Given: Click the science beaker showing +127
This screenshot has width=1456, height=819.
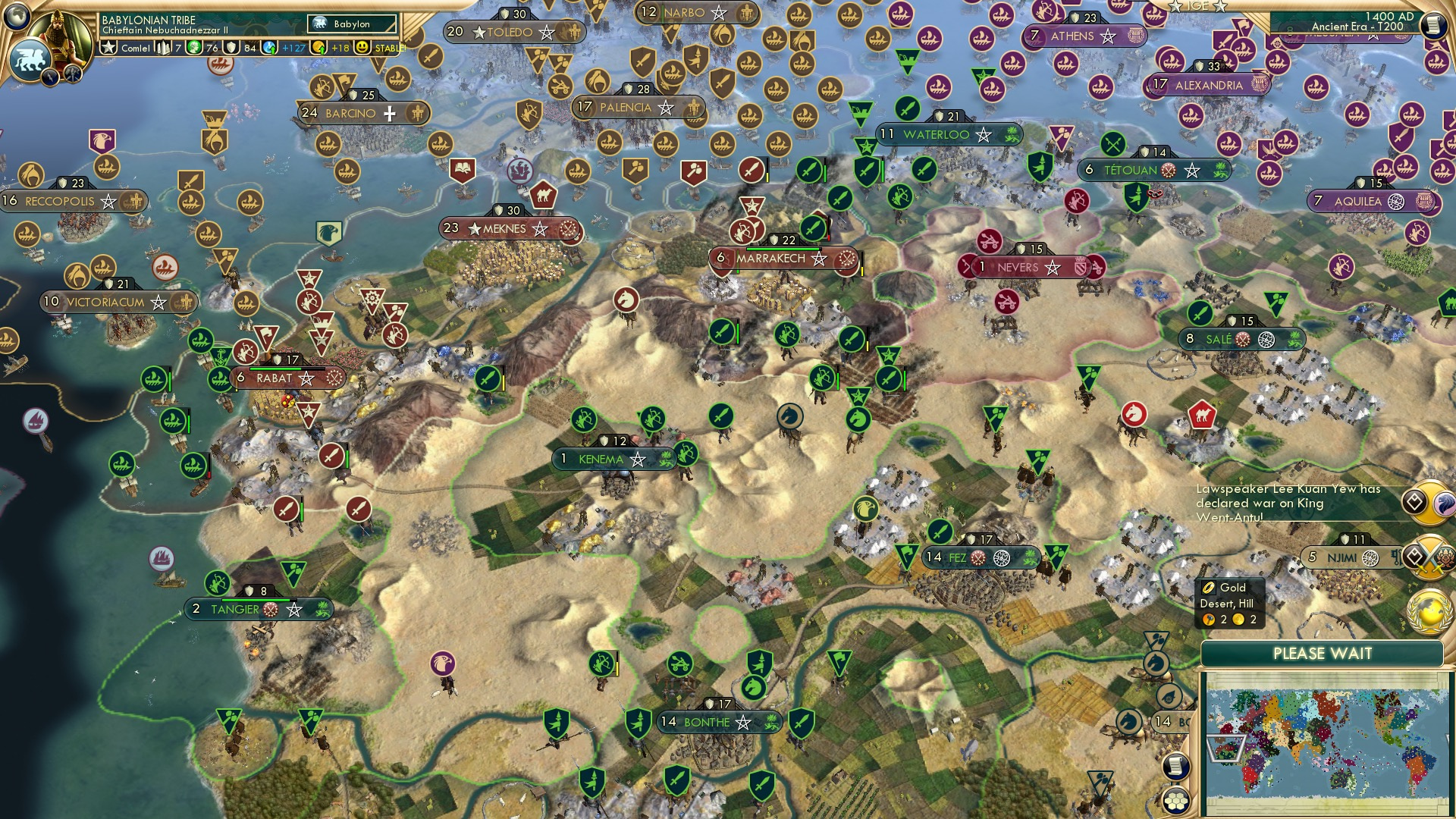Looking at the screenshot, I should pyautogui.click(x=271, y=47).
